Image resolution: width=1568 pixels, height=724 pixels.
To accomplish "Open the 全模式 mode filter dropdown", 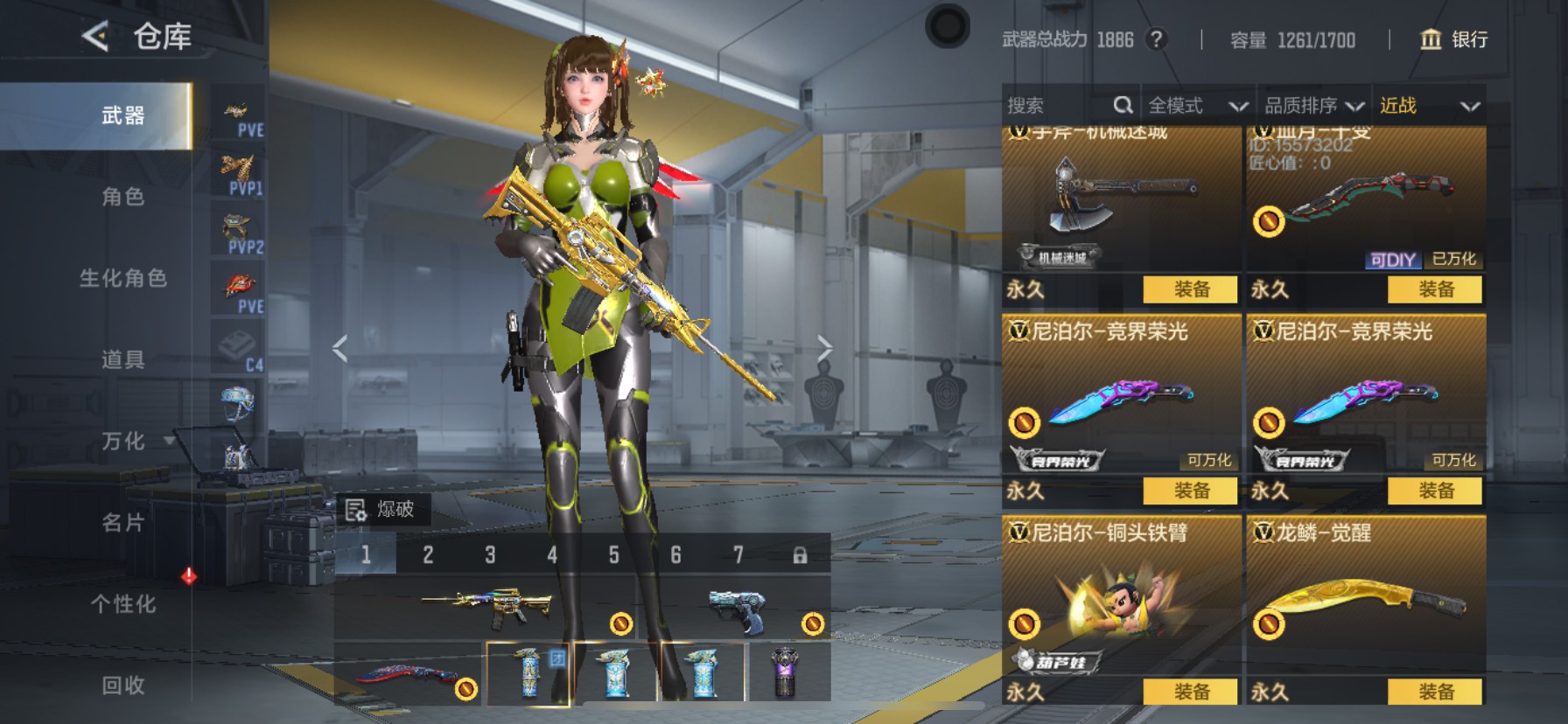I will click(x=1197, y=106).
